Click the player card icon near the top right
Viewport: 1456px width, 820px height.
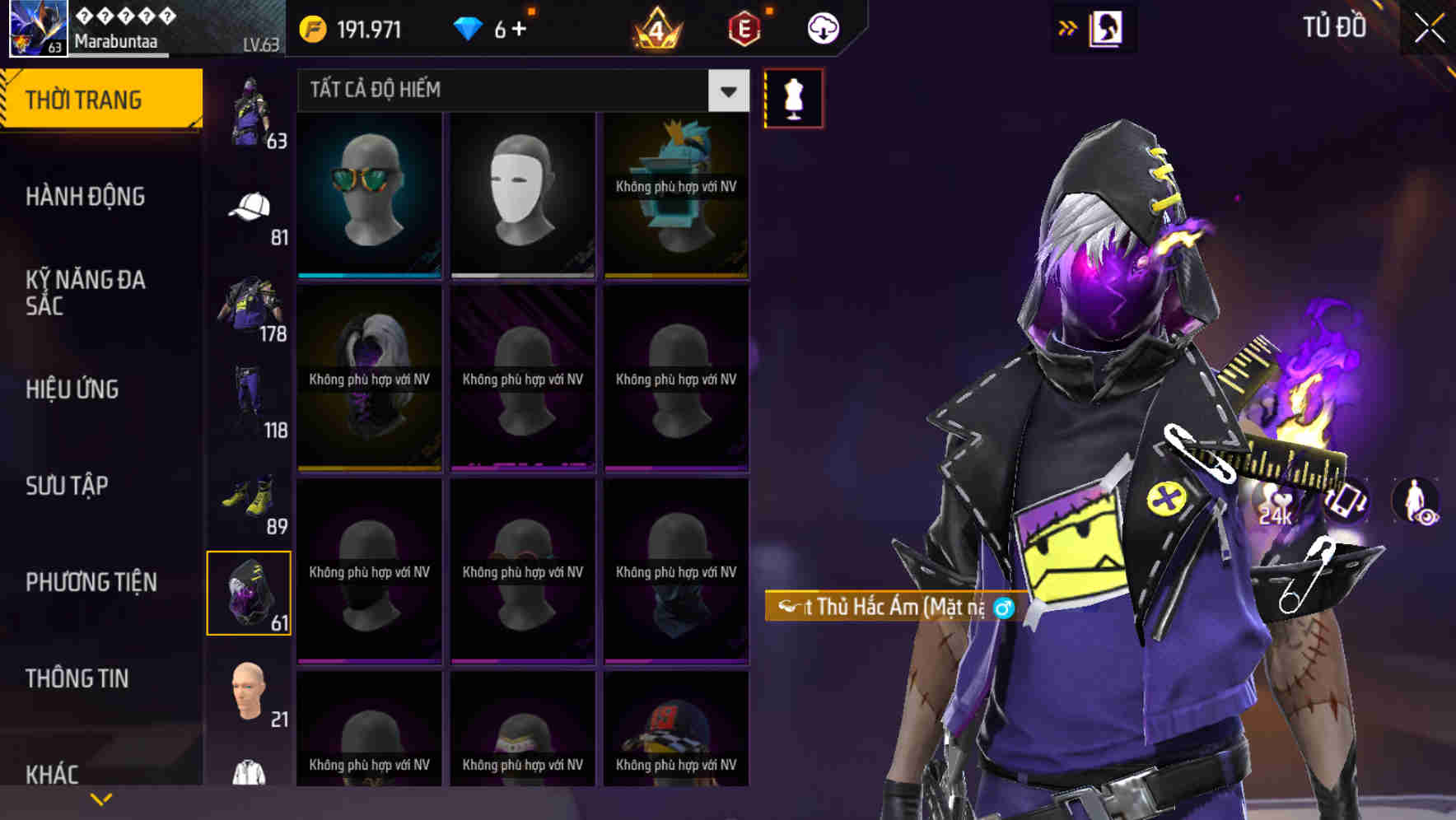coord(1105,27)
